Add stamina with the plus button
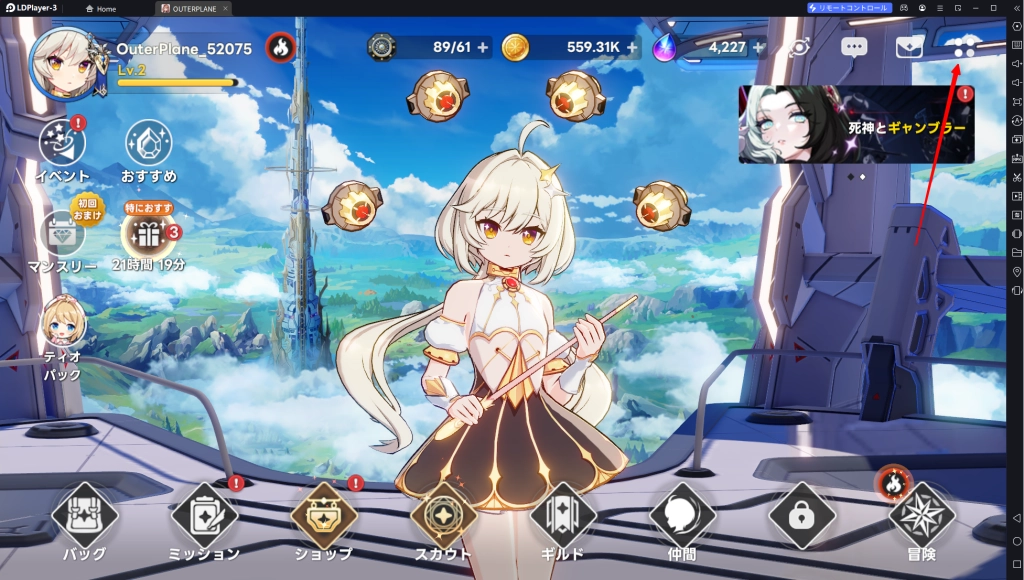The height and width of the screenshot is (580, 1024). 483,47
